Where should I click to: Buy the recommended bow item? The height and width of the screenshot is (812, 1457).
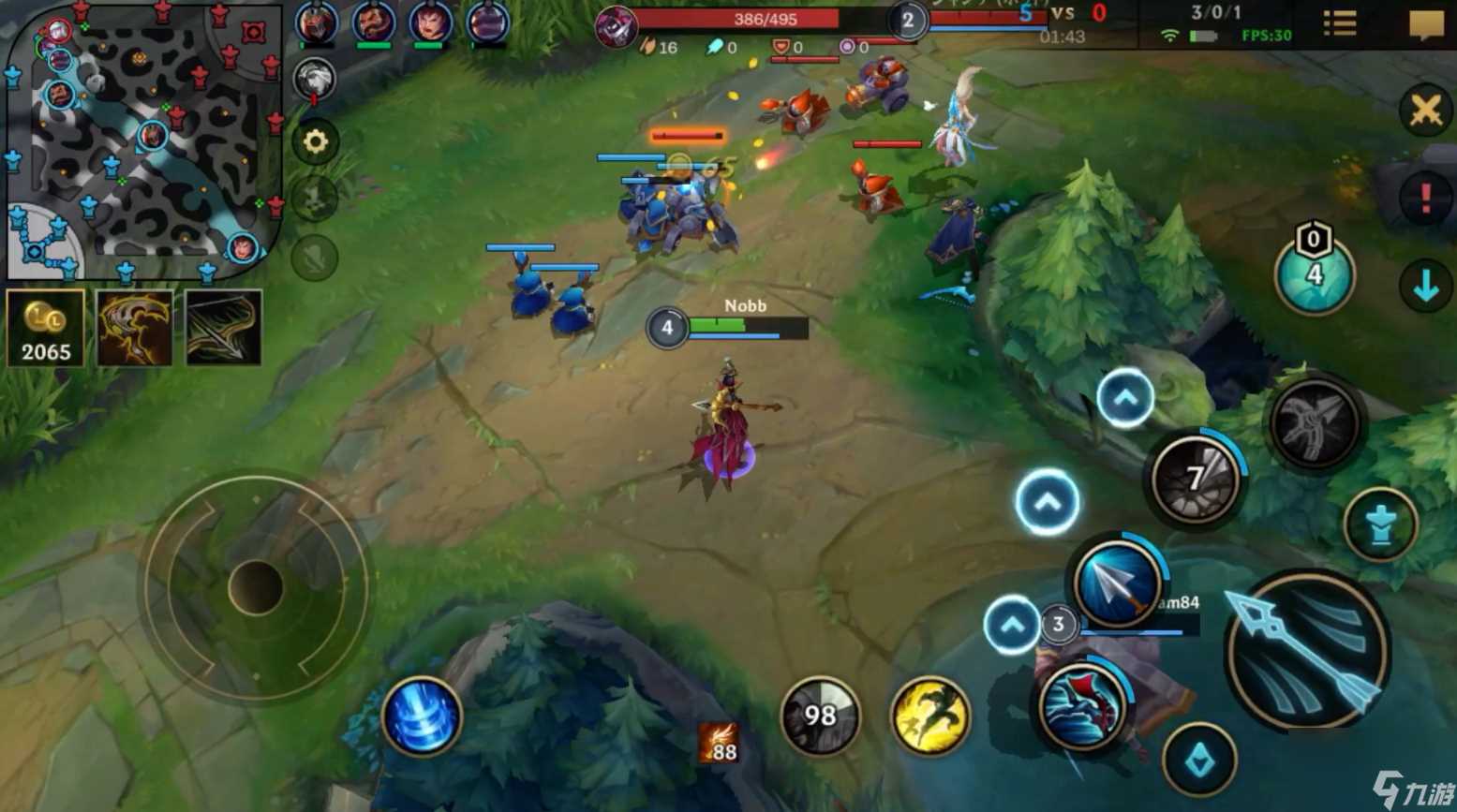[223, 328]
